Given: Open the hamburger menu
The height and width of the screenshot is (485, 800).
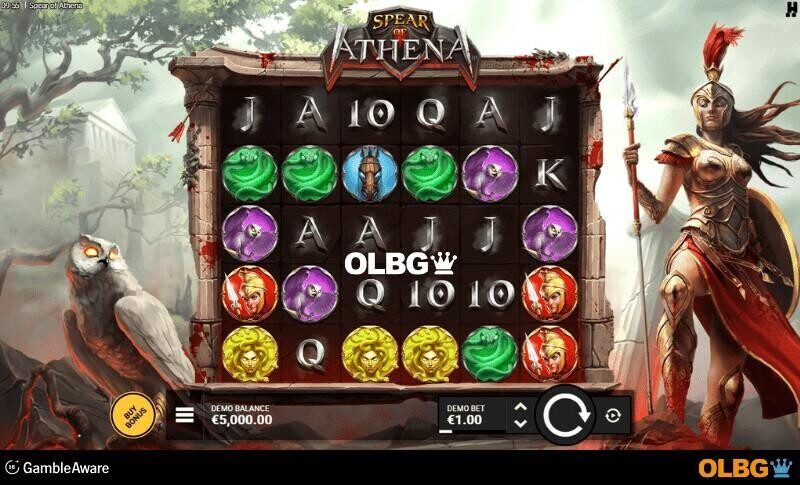Looking at the screenshot, I should [x=185, y=415].
